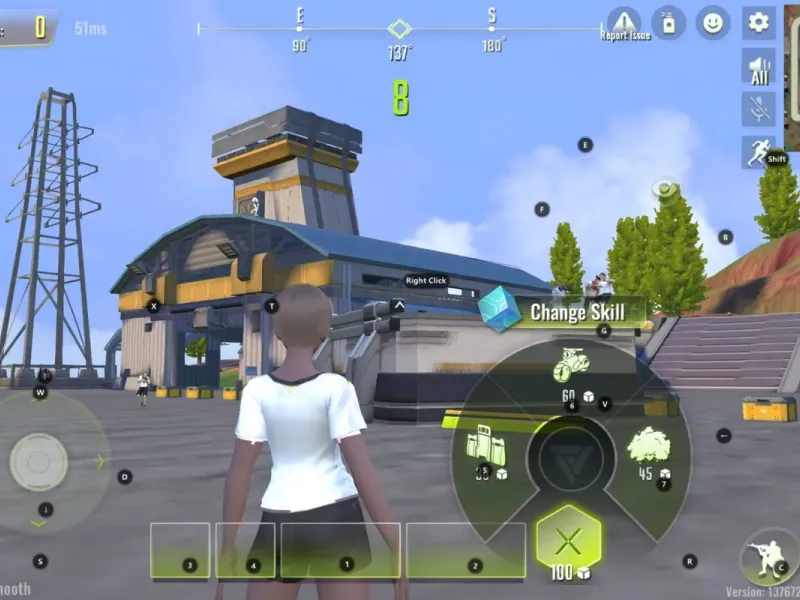Toggle the crouching soldier stance button
Viewport: 800px width, 600px height.
coord(768,559)
